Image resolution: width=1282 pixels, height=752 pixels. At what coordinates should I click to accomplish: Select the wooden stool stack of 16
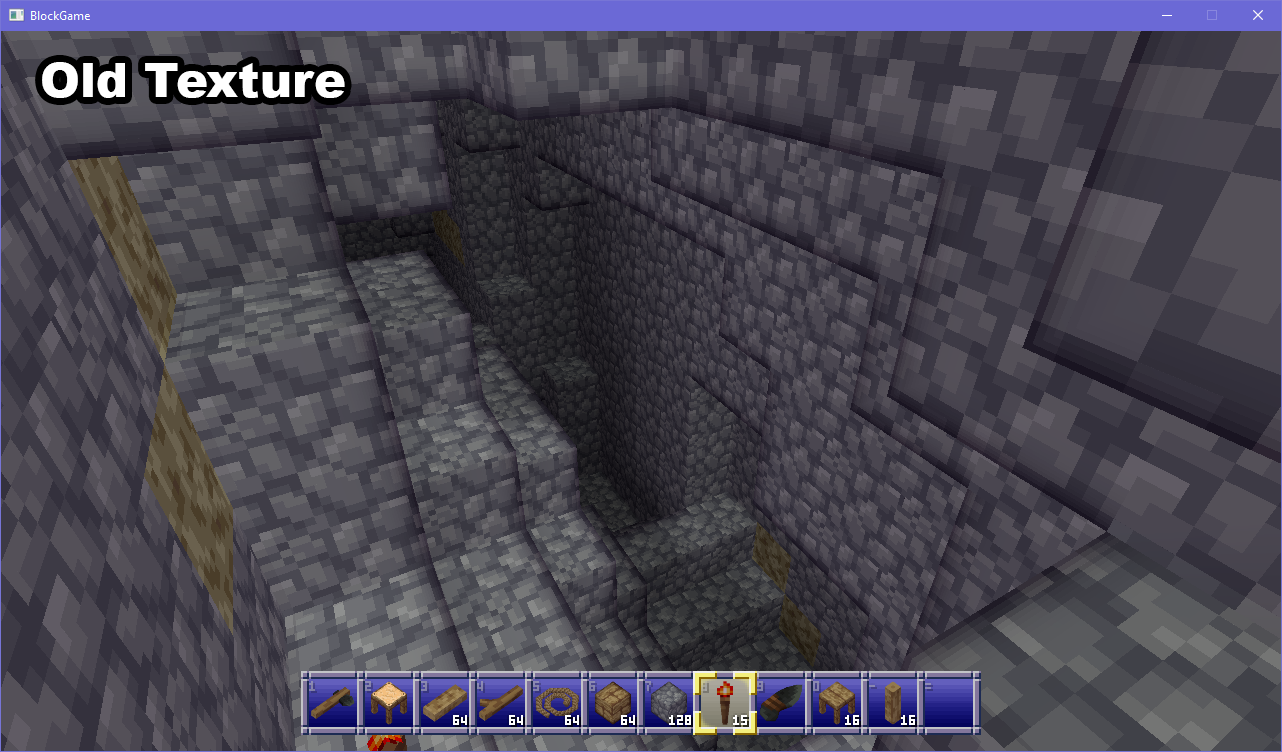click(x=838, y=703)
